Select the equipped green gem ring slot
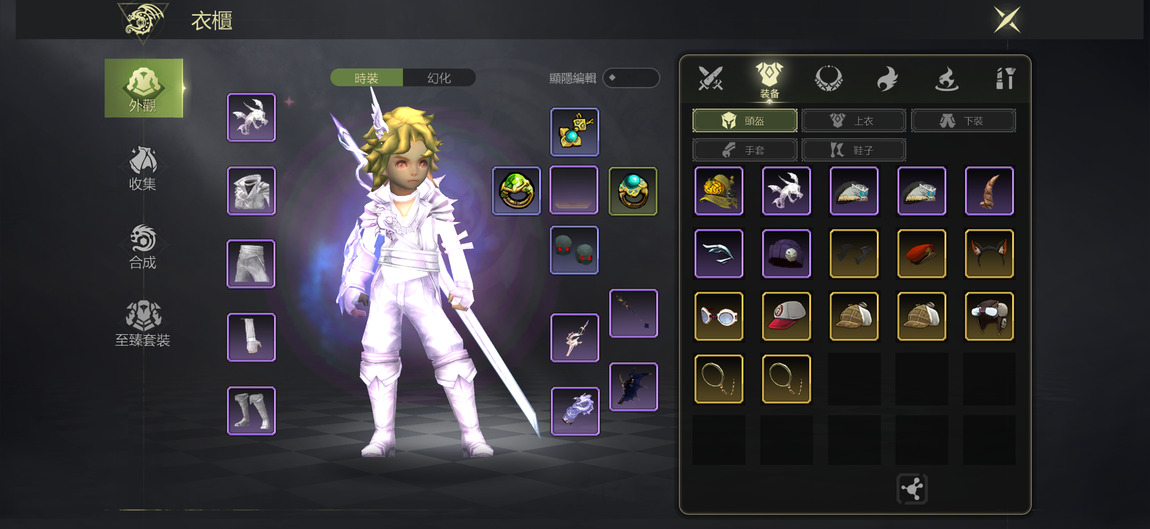The image size is (1150, 529). 516,191
